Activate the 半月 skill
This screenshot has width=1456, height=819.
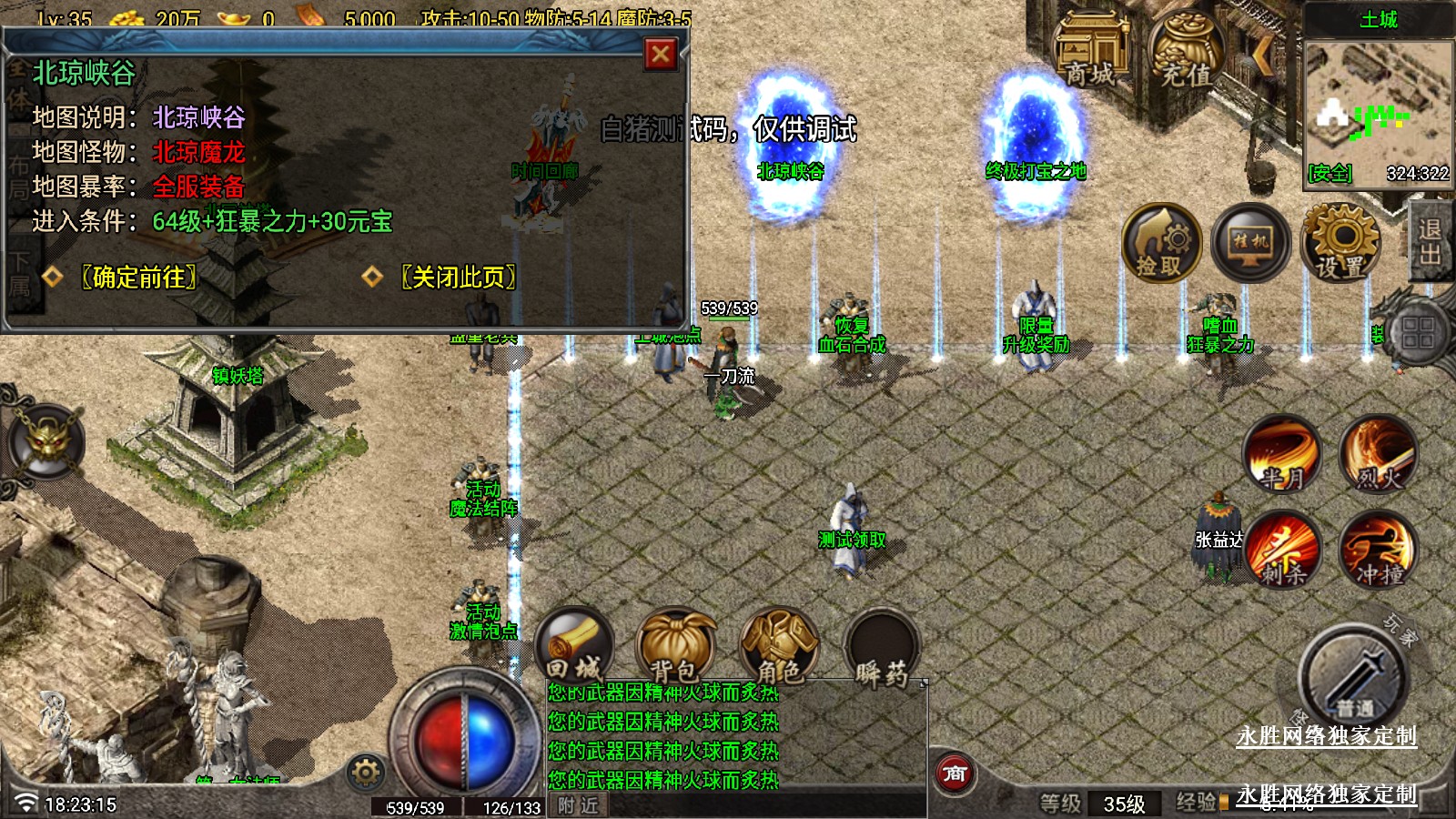click(1282, 455)
